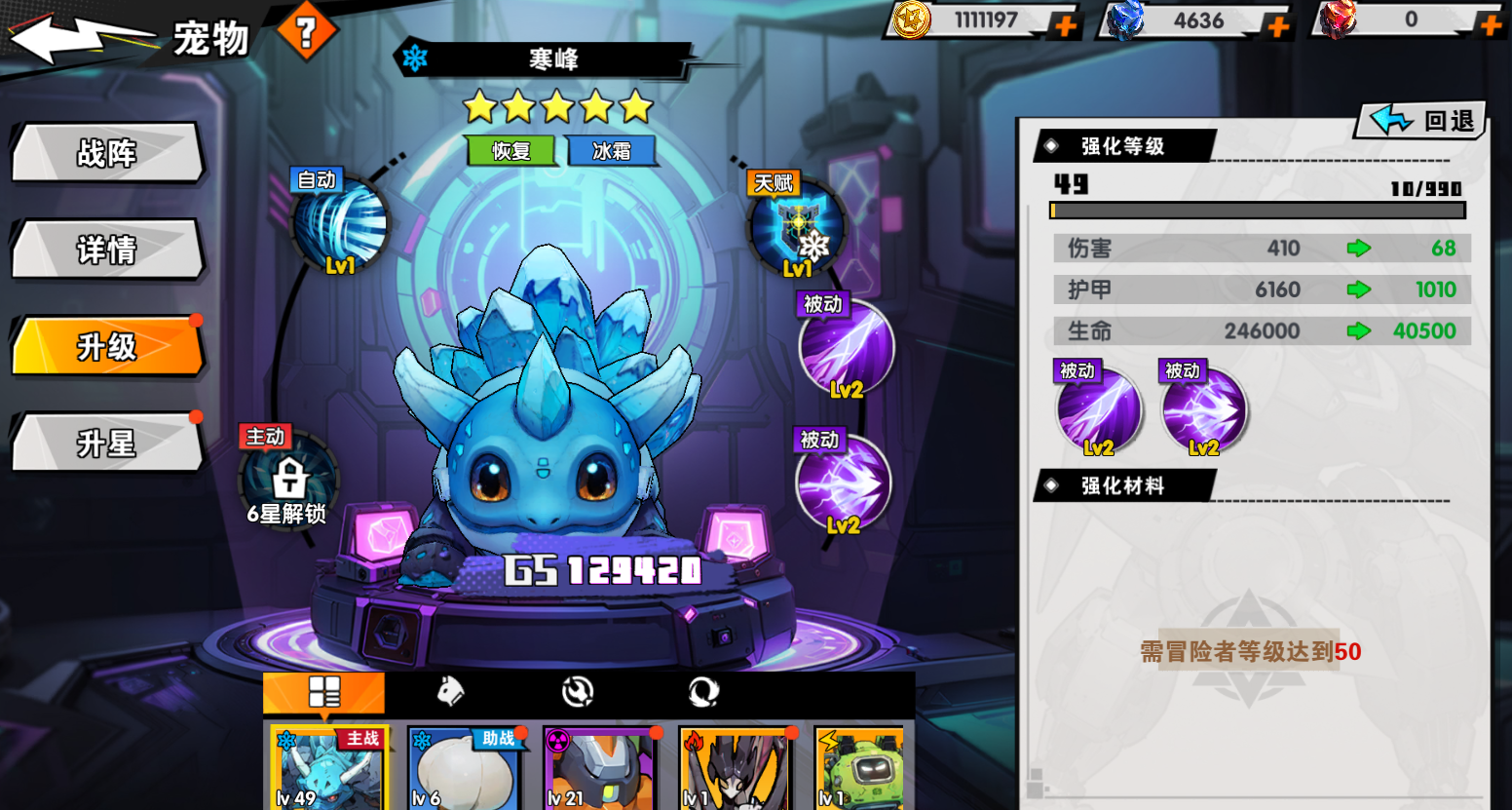This screenshot has height=810, width=1512.
Task: Select the 升级 upgrade tab
Action: point(107,347)
